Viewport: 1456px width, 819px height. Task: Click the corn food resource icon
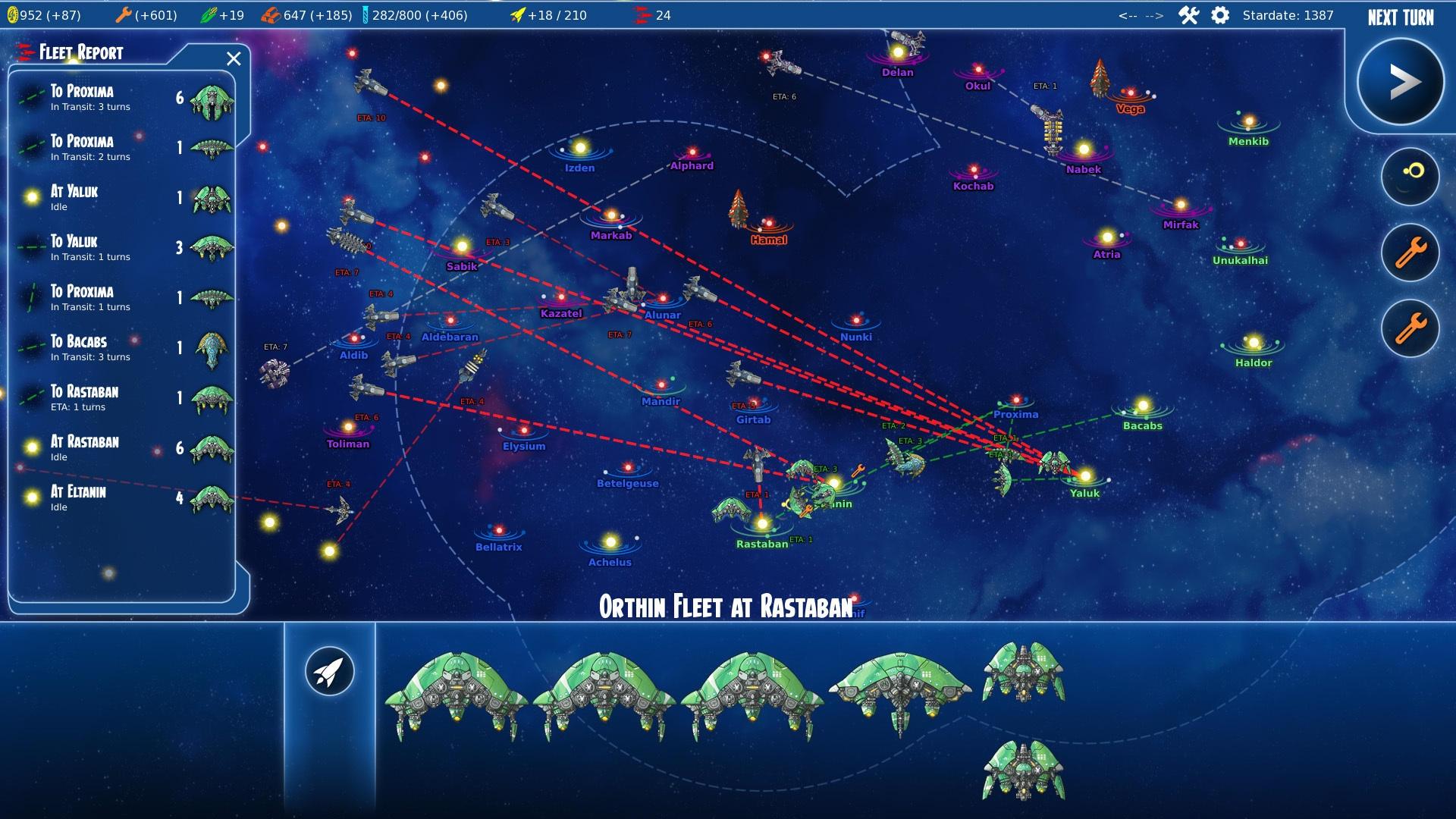[209, 13]
